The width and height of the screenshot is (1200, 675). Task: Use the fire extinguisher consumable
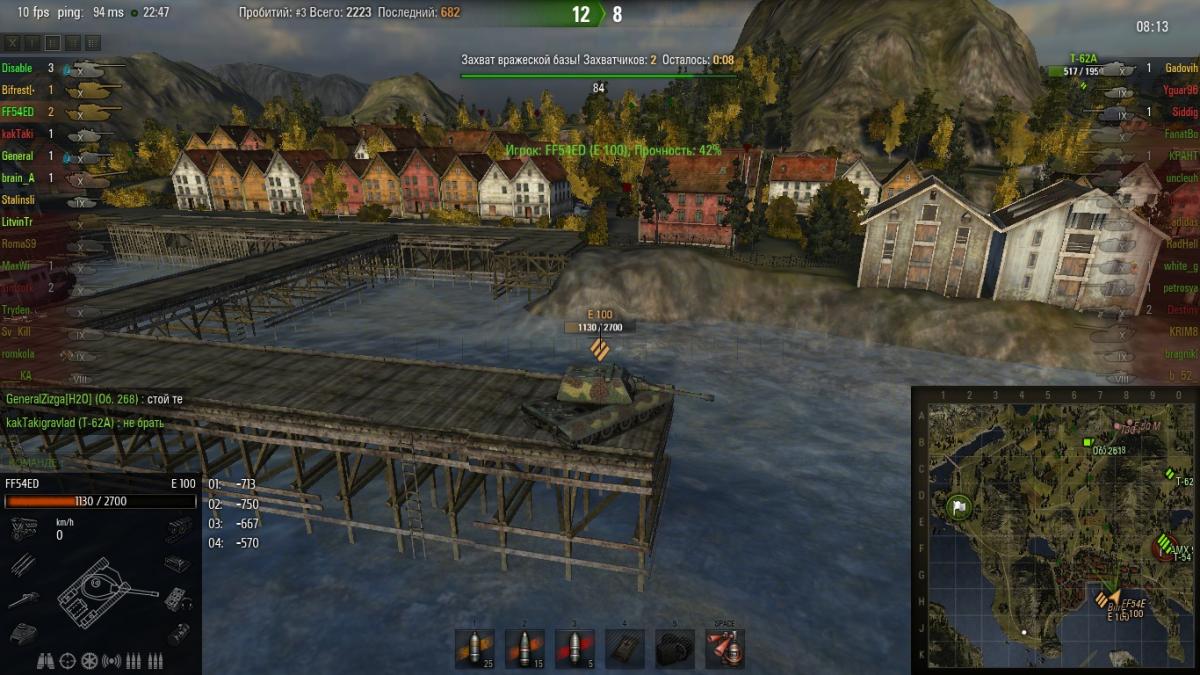724,648
